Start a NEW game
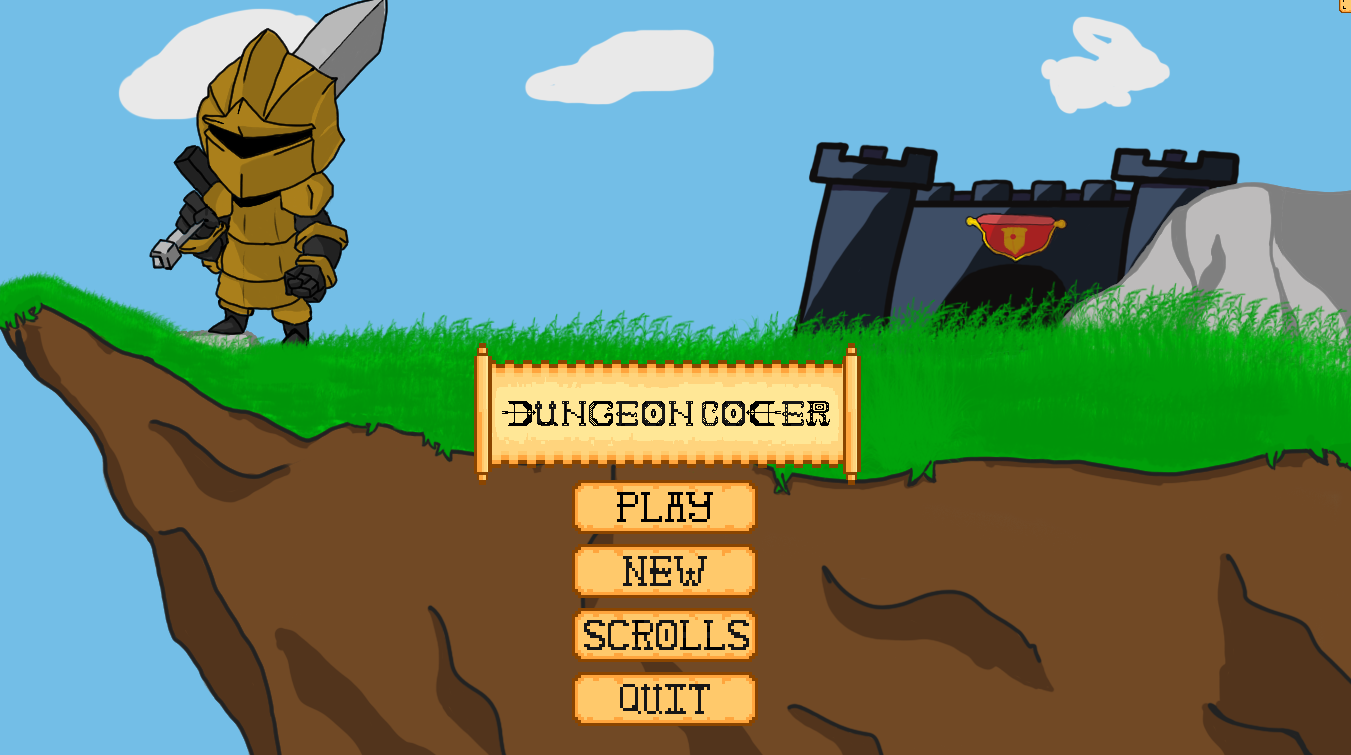This screenshot has height=755, width=1351. click(x=663, y=571)
